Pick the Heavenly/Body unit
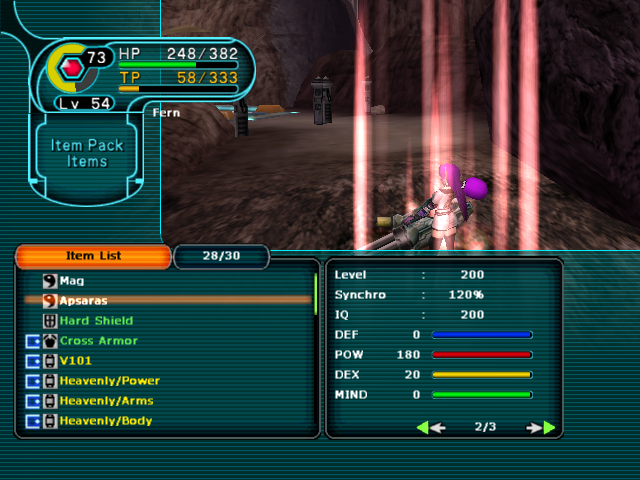This screenshot has width=640, height=480. pos(106,421)
